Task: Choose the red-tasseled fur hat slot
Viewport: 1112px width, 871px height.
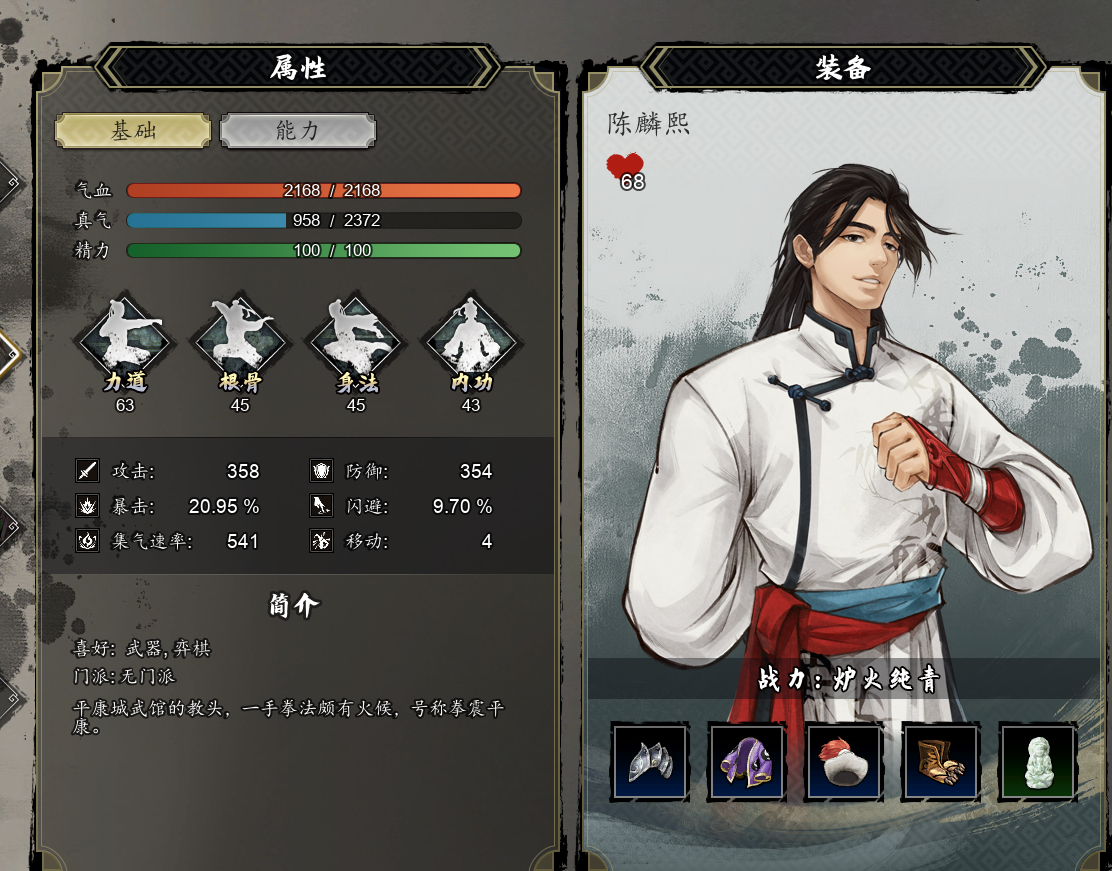Action: 844,762
